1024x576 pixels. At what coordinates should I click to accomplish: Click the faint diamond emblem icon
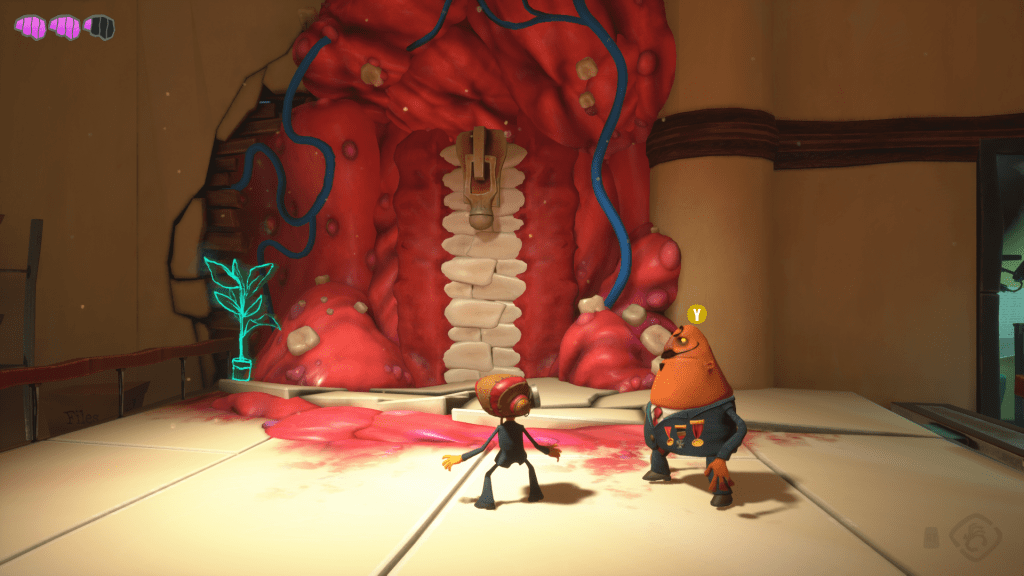974,534
